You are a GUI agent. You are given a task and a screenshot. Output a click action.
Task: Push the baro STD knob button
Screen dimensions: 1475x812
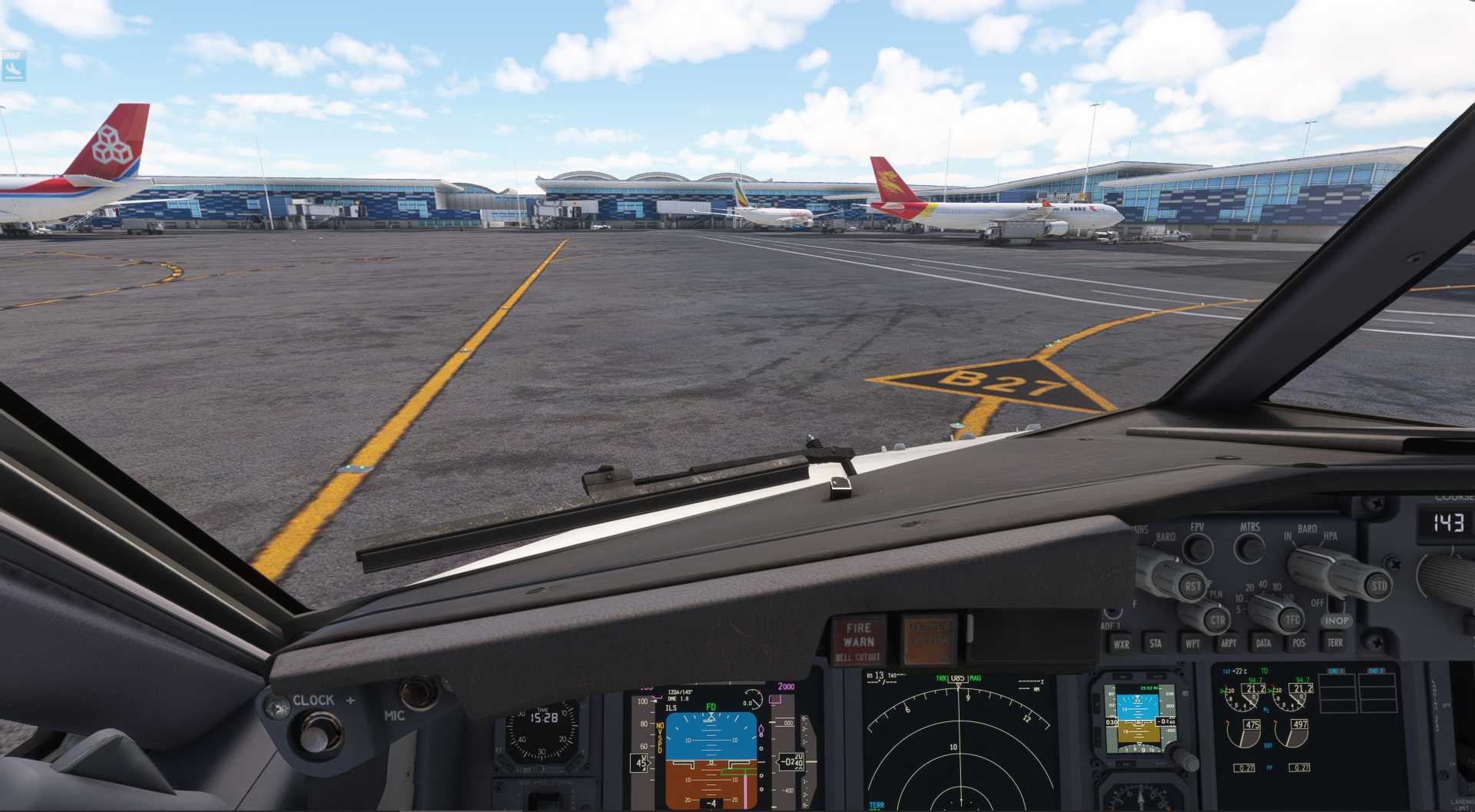[1379, 586]
